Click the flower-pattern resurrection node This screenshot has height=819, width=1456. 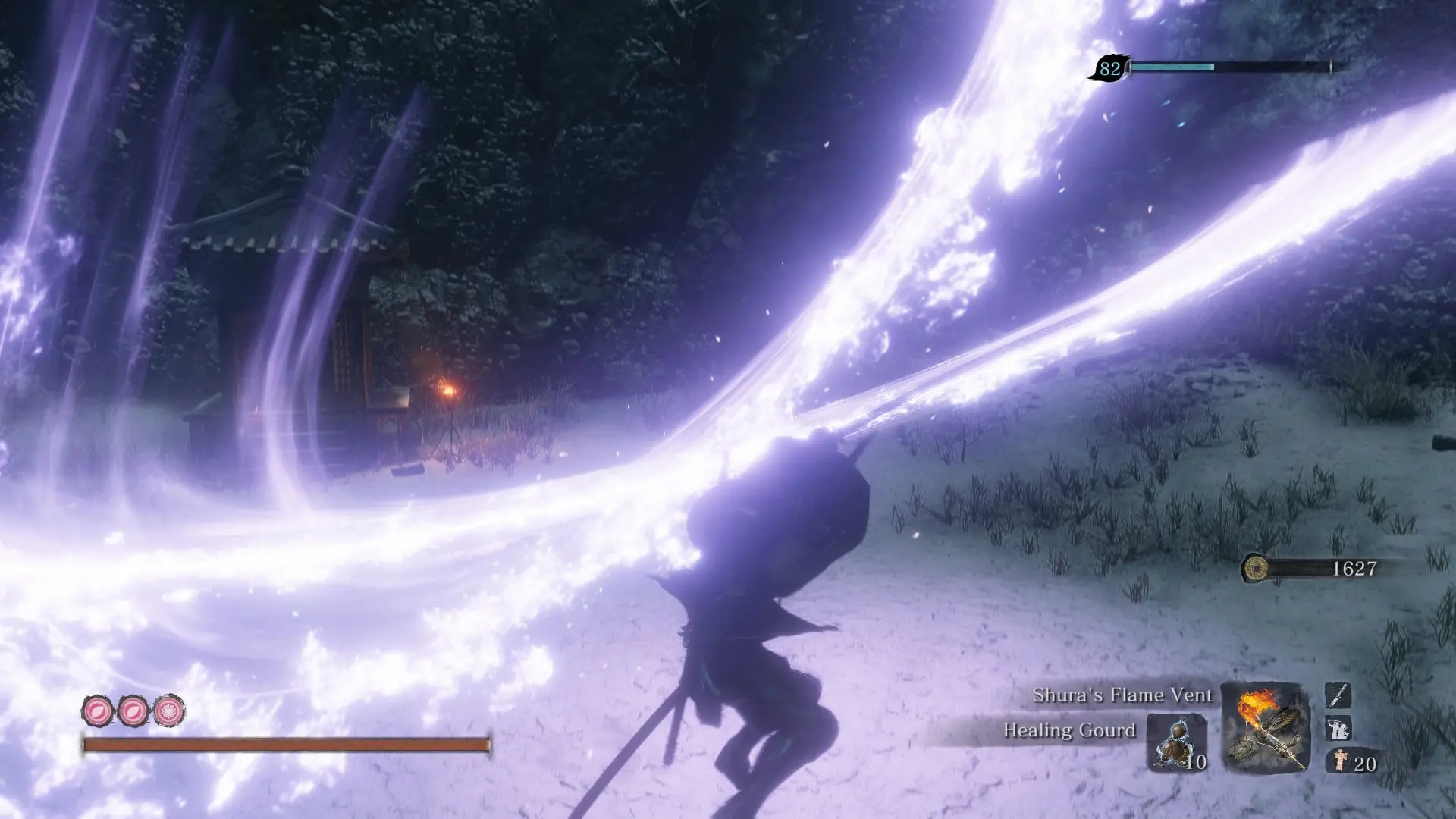pos(168,711)
